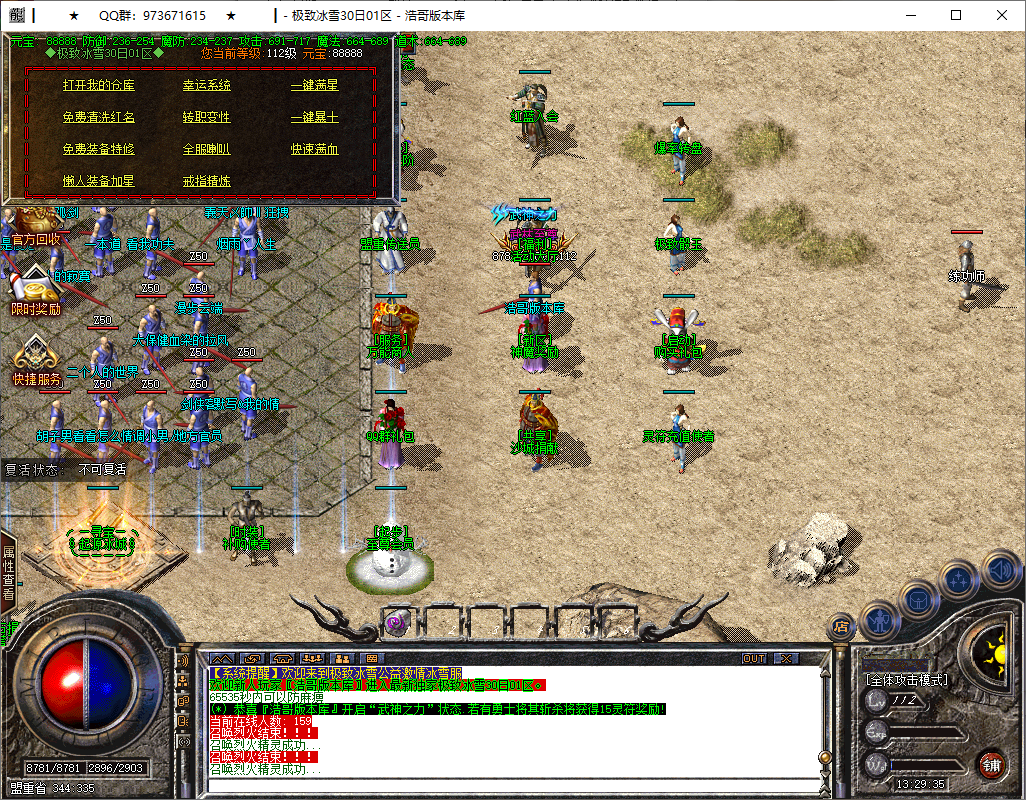Open the 店 shop button
The height and width of the screenshot is (800, 1026).
[842, 627]
